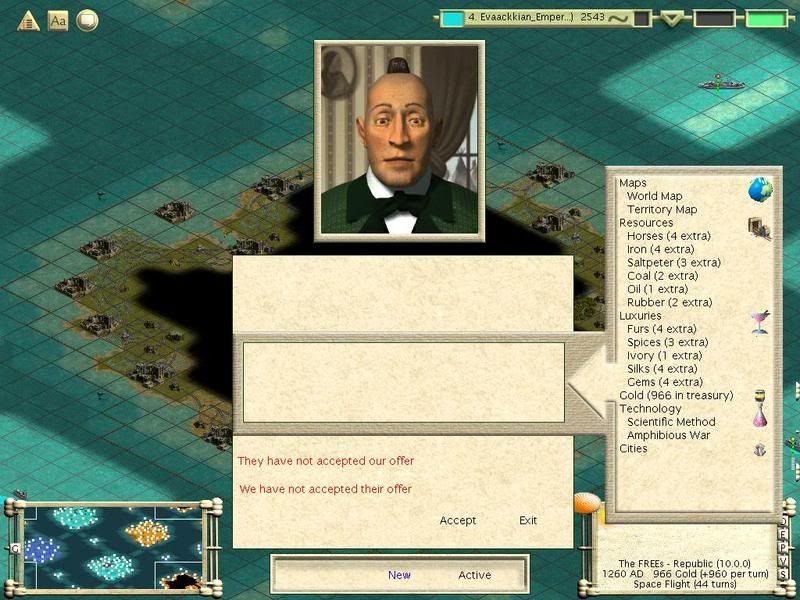Add Saltpeter (3 extra) to deal
Image resolution: width=800 pixels, height=600 pixels.
coord(673,263)
